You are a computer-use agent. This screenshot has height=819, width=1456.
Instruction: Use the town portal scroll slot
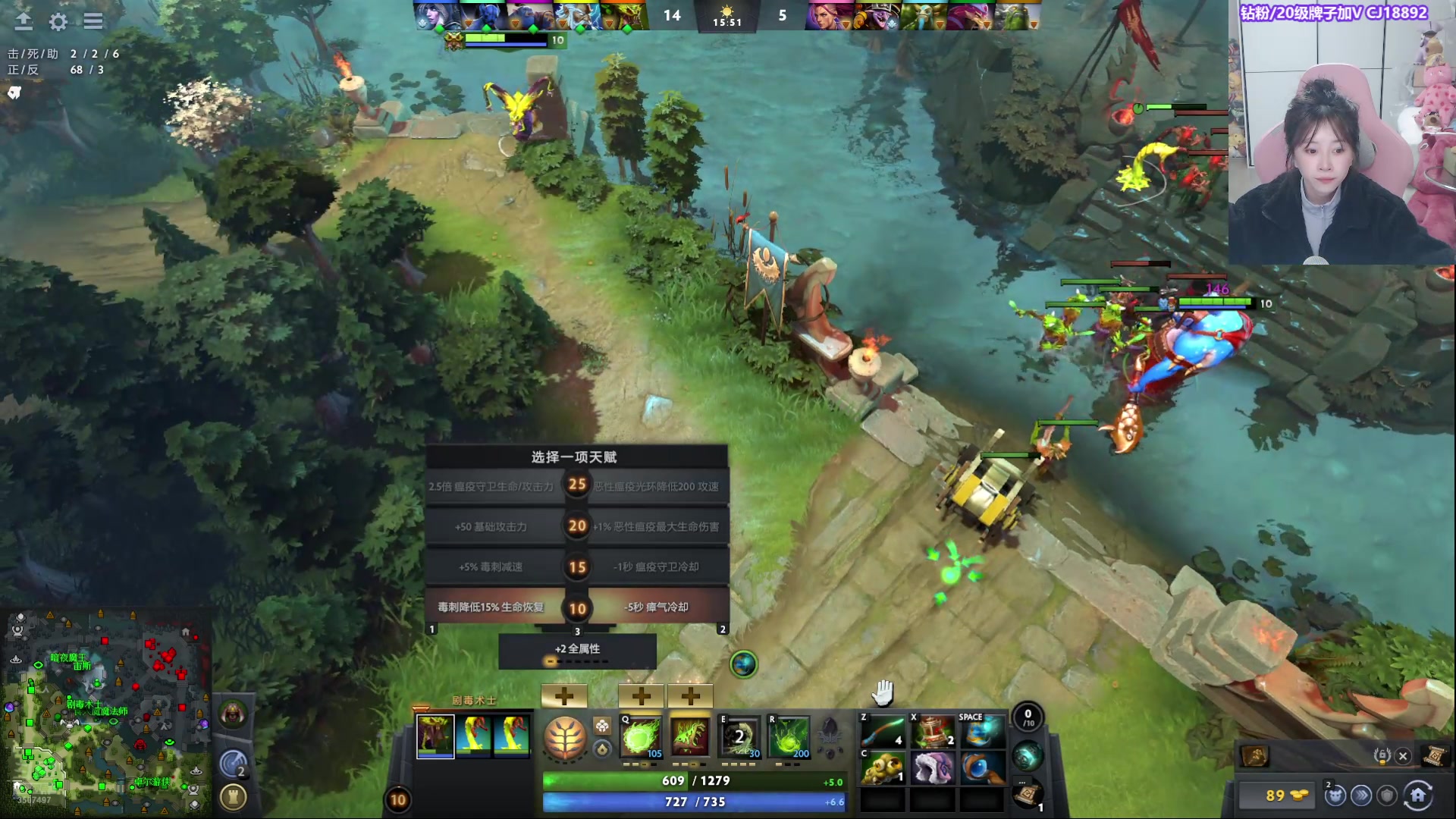(1027, 795)
